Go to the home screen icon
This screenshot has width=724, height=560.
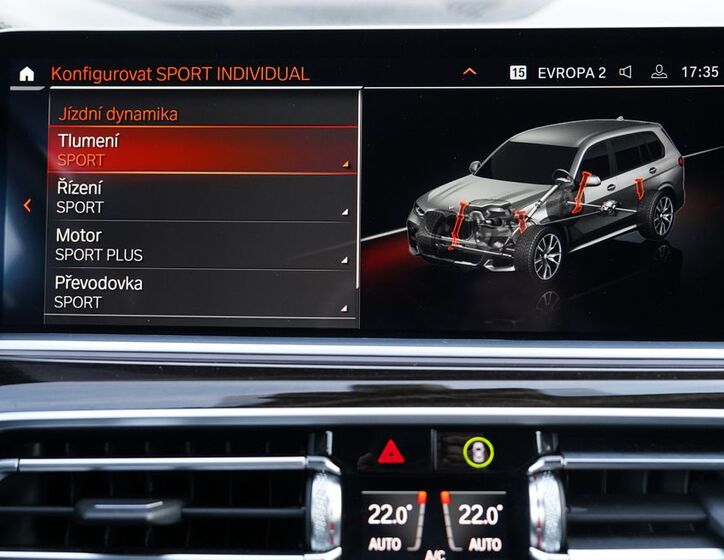pyautogui.click(x=26, y=74)
